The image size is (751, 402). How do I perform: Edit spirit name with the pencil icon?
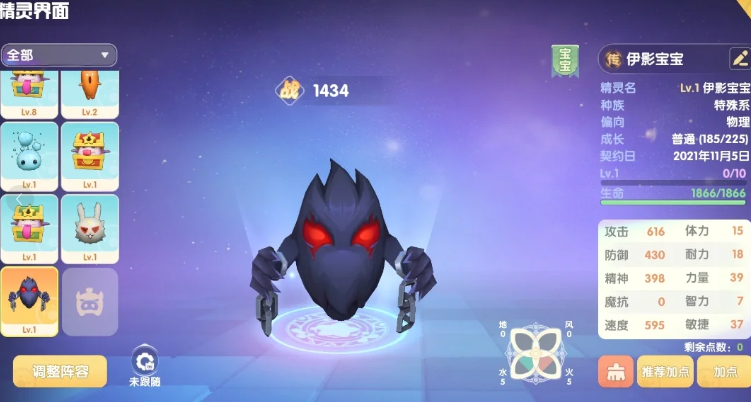(x=740, y=59)
